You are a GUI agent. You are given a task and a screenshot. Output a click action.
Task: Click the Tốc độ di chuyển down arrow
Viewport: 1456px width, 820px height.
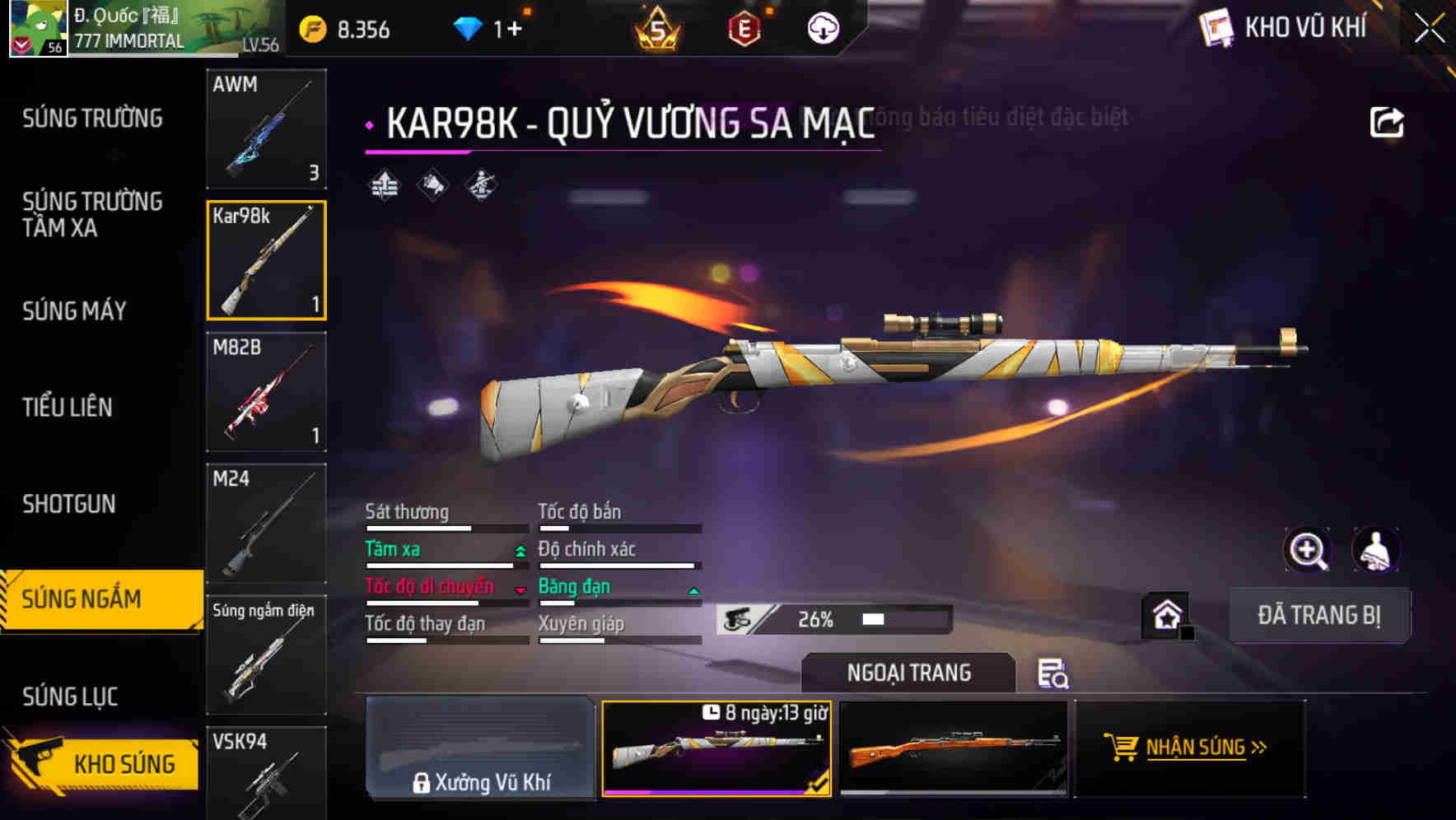pyautogui.click(x=520, y=591)
